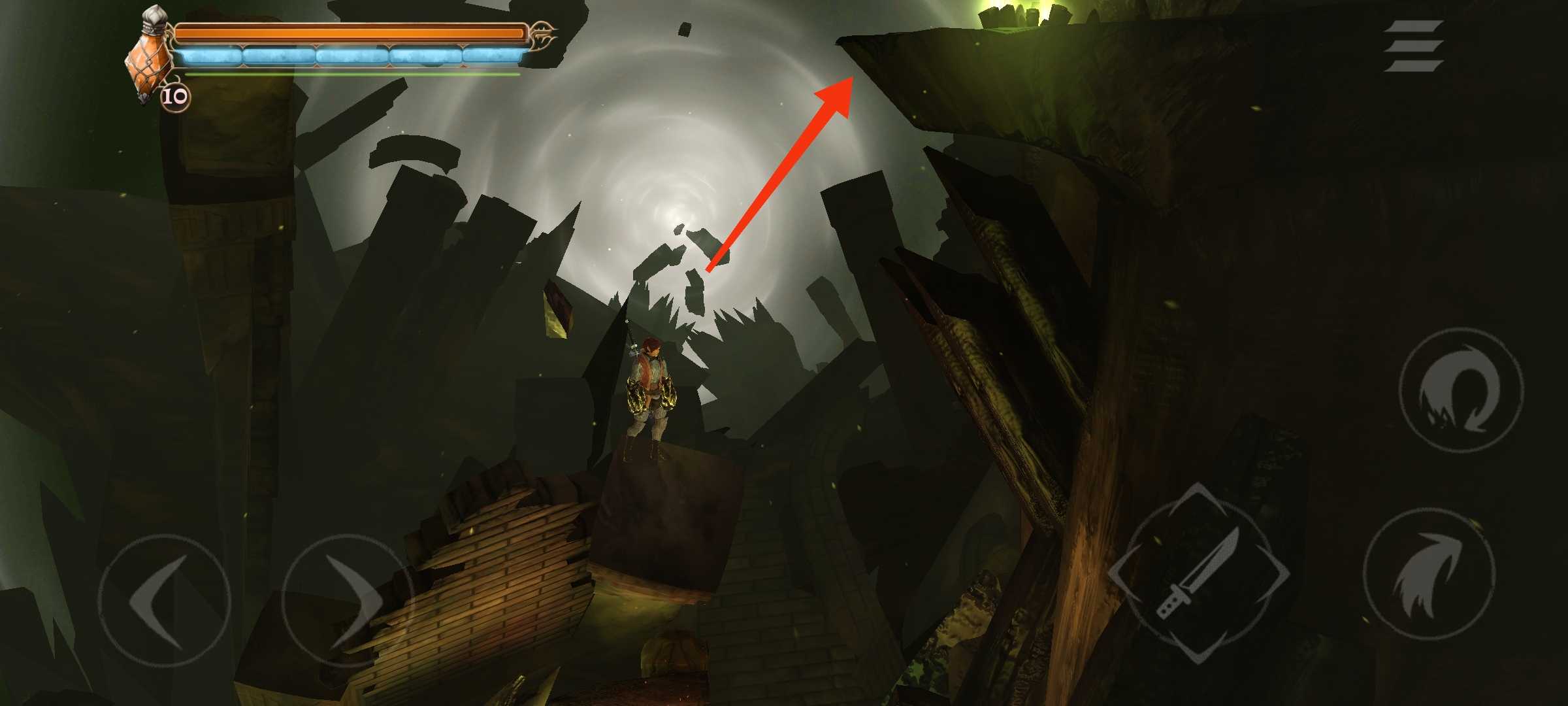Use the swirling dodge roll button
The width and height of the screenshot is (1568, 706).
(x=1461, y=392)
